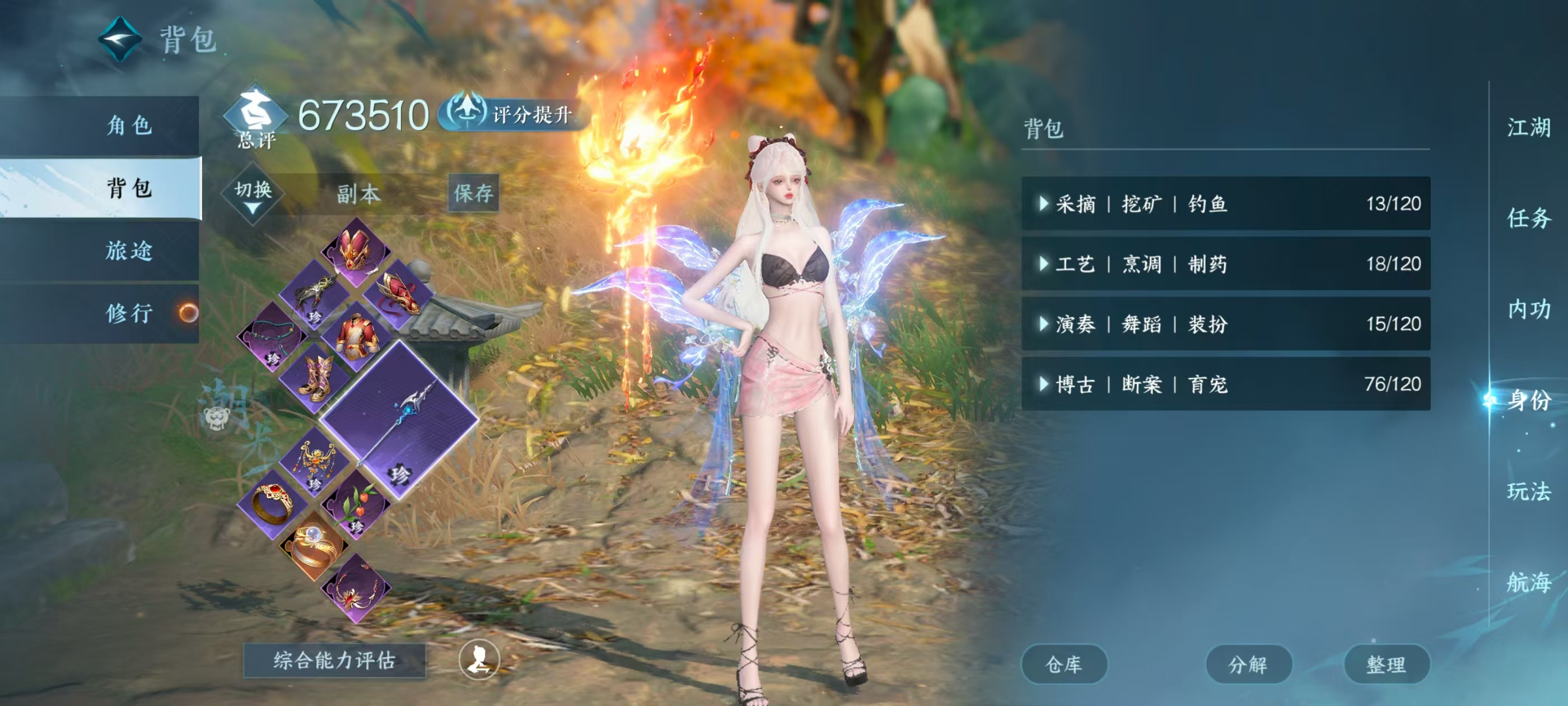Click the 评分提升 button
Screen dimensions: 1568x706
pos(513,114)
